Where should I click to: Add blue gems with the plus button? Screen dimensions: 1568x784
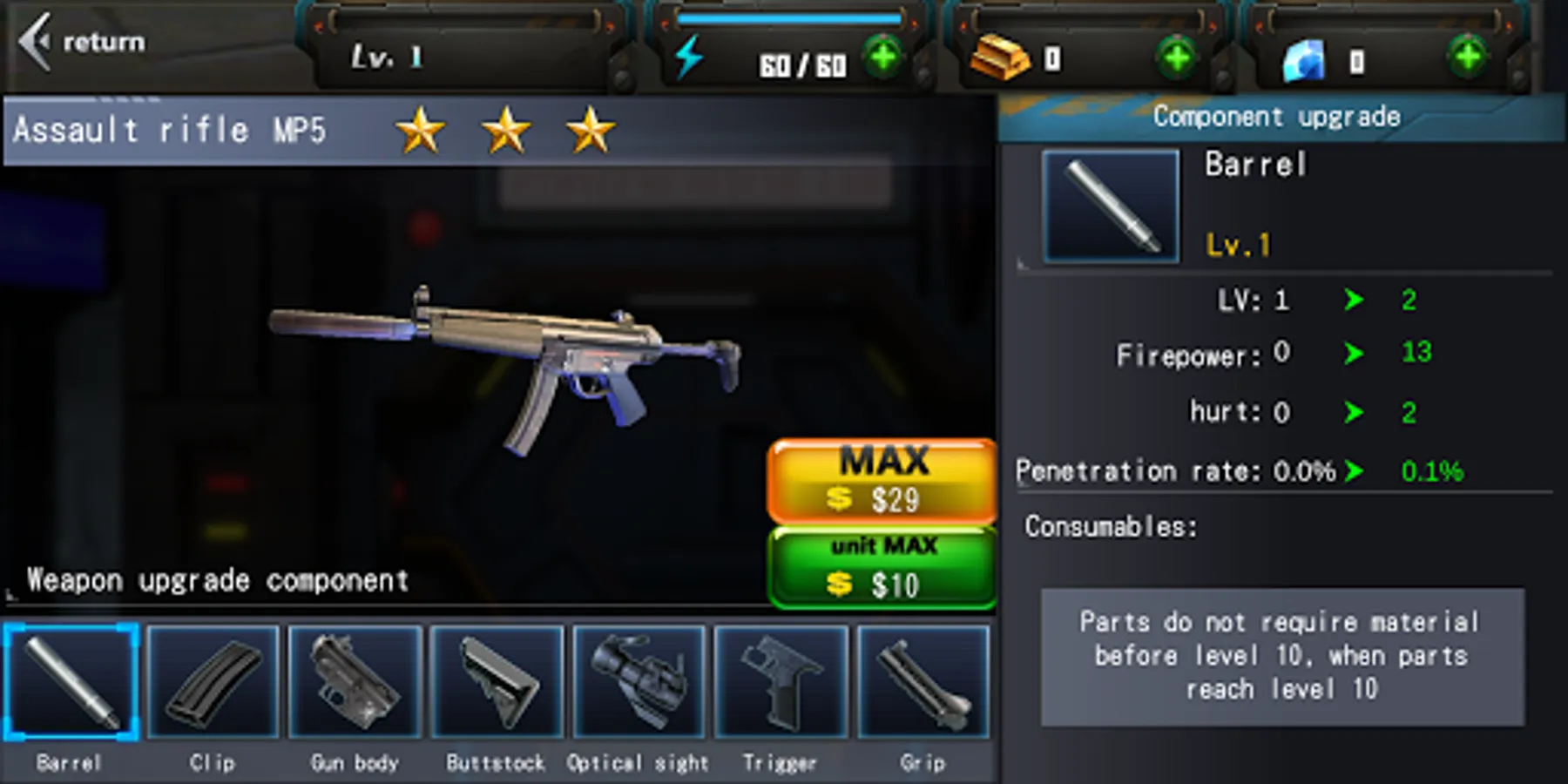(x=1468, y=58)
